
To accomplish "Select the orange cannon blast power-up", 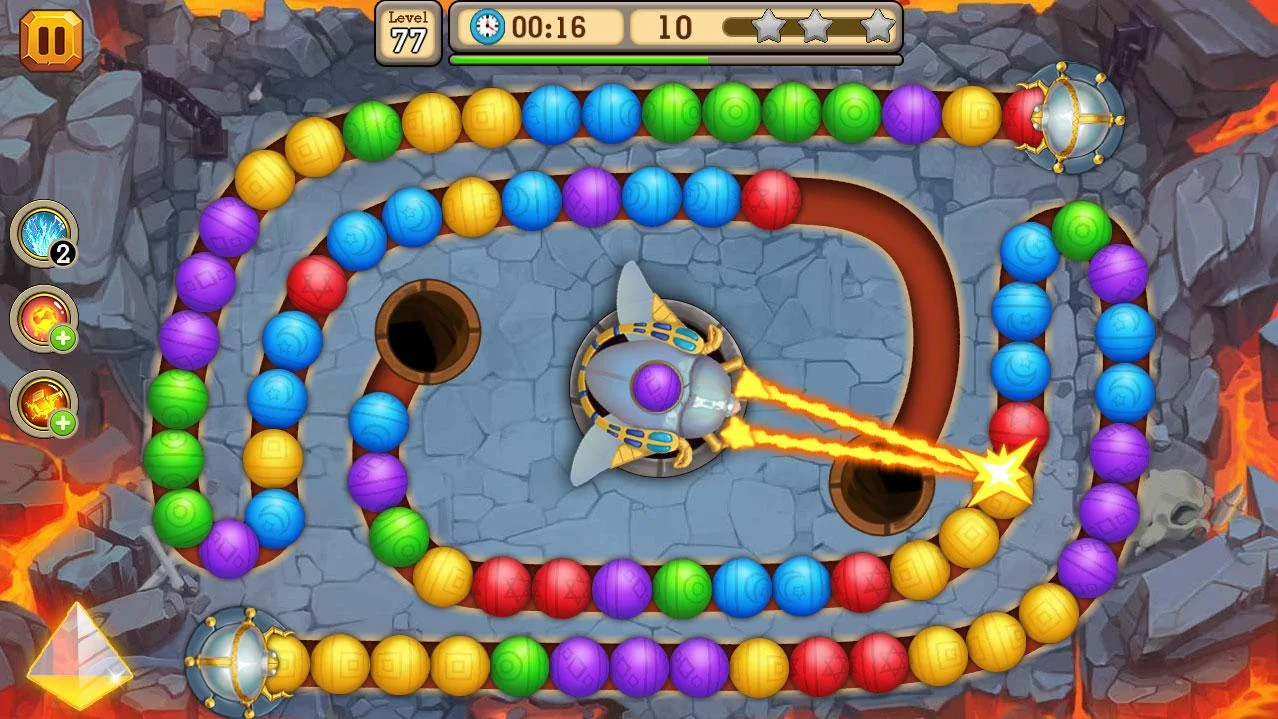I will (x=44, y=403).
